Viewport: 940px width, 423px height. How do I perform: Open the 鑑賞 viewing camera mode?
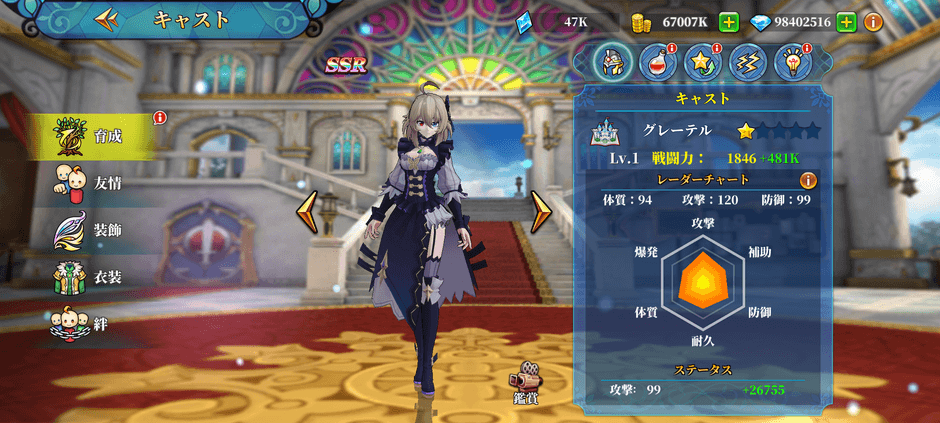[x=526, y=383]
